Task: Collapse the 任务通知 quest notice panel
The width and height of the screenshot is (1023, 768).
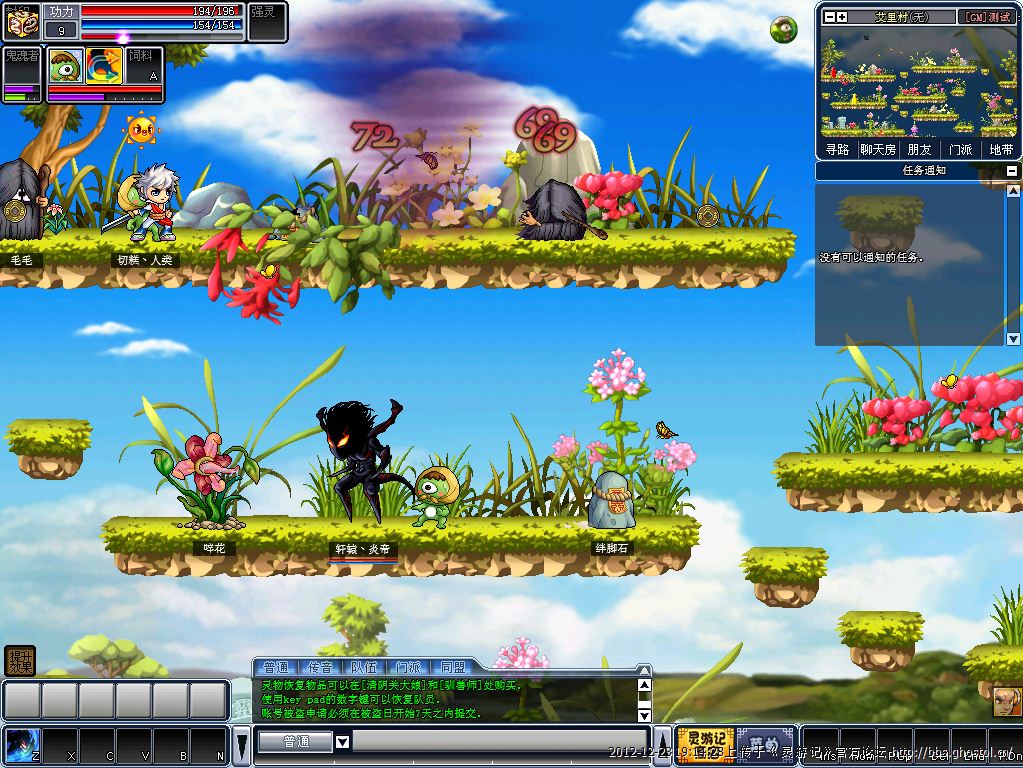Action: [1012, 171]
